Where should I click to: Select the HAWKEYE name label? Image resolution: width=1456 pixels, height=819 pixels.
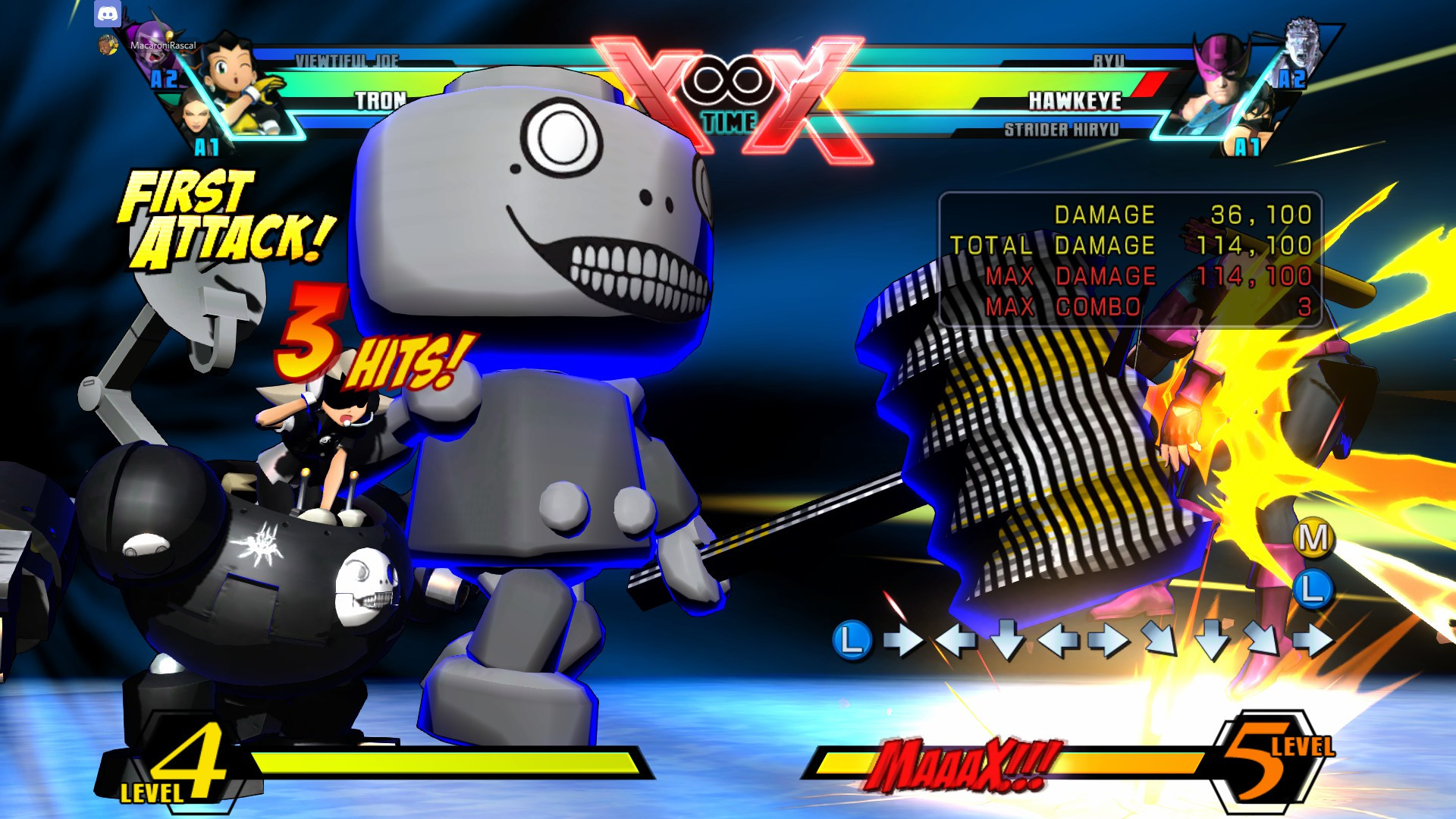1075,99
